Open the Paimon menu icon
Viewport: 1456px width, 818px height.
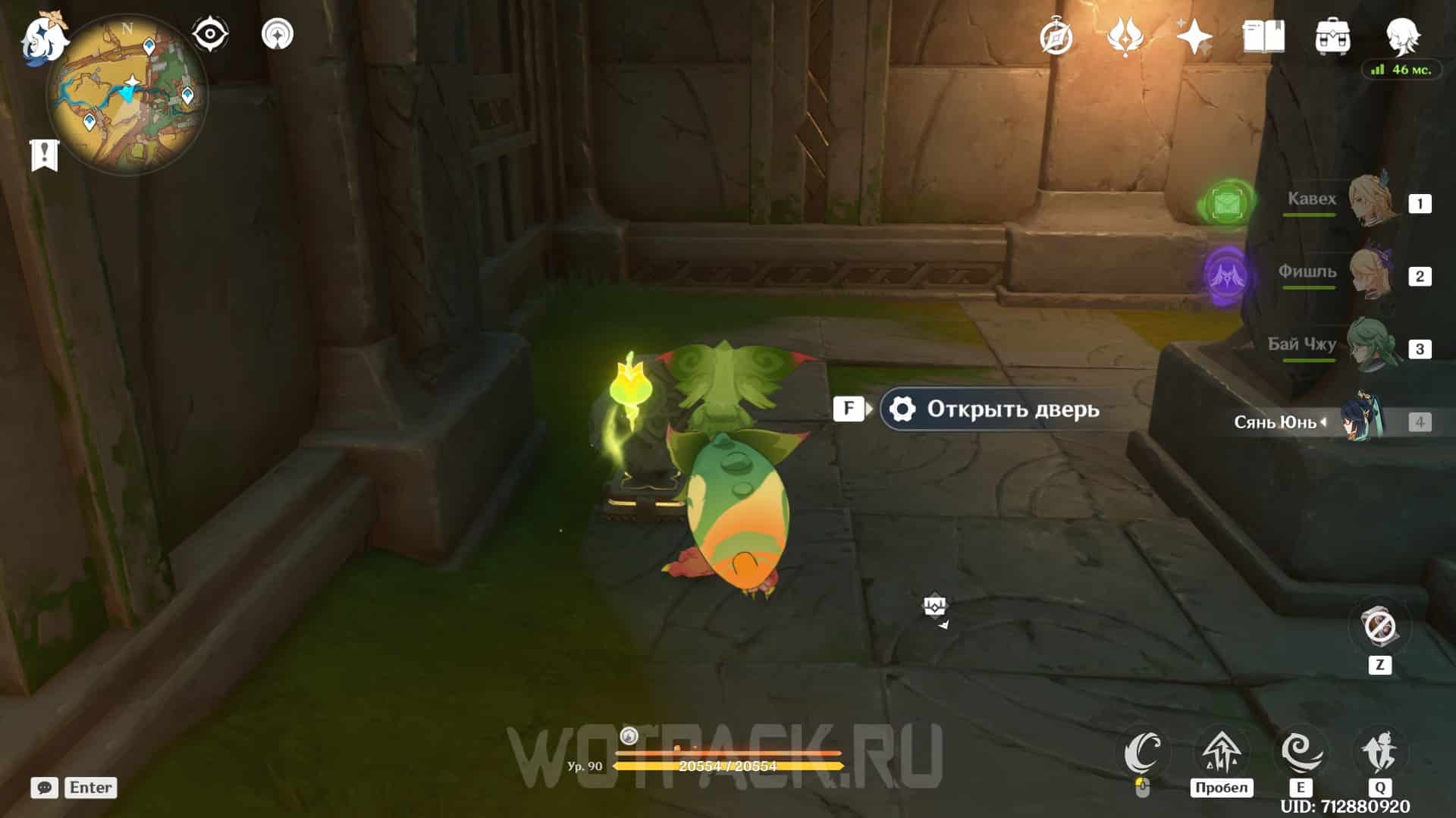point(44,38)
